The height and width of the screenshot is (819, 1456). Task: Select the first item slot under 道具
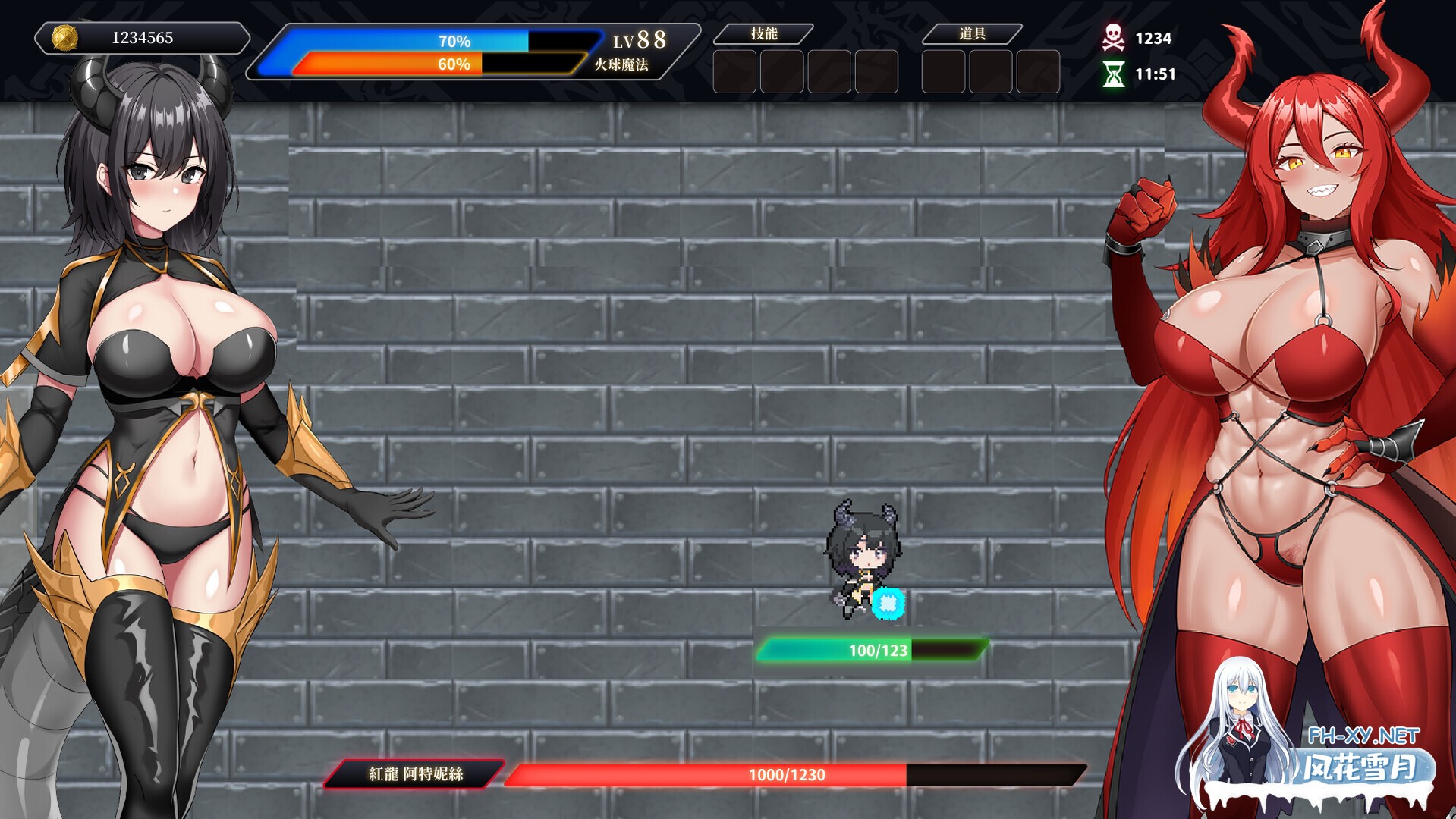942,70
